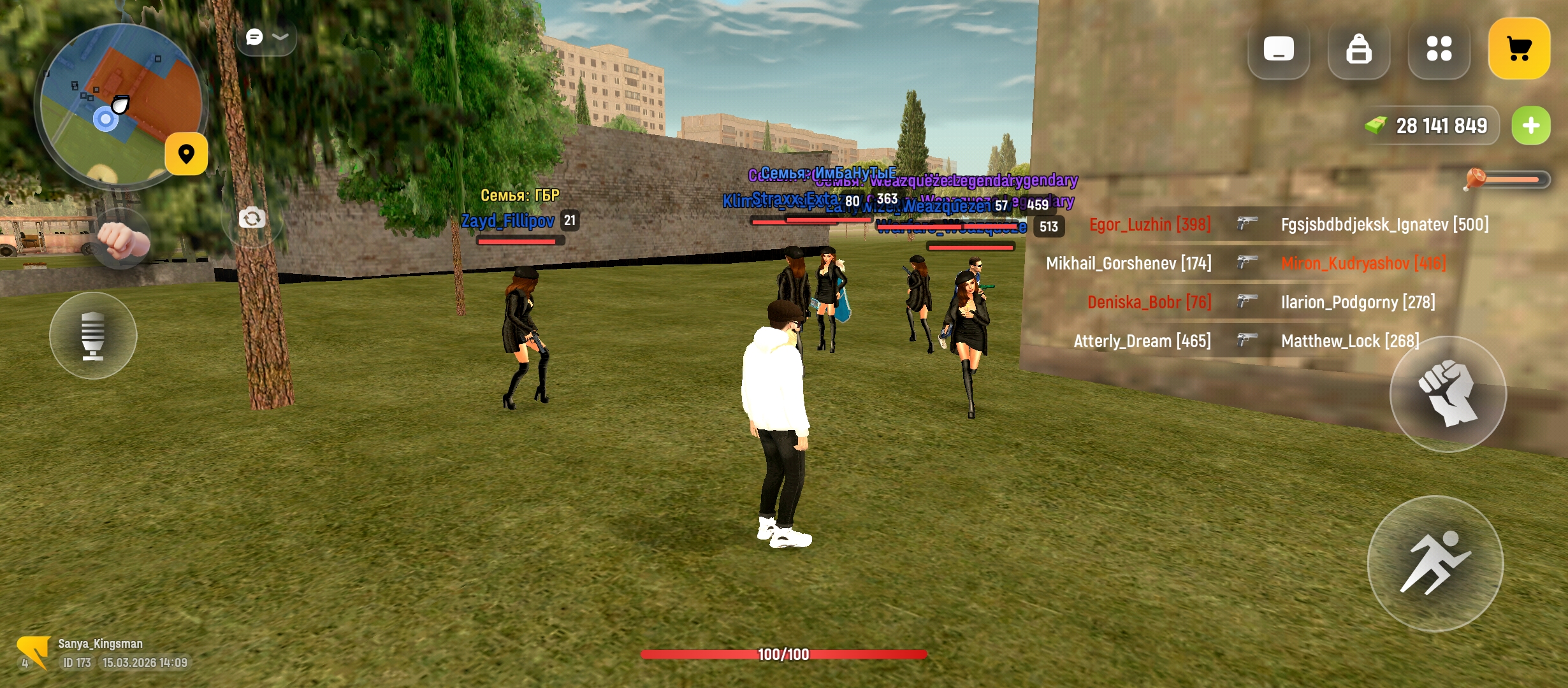
Task: Tap the yellow location pin button
Action: click(x=186, y=154)
